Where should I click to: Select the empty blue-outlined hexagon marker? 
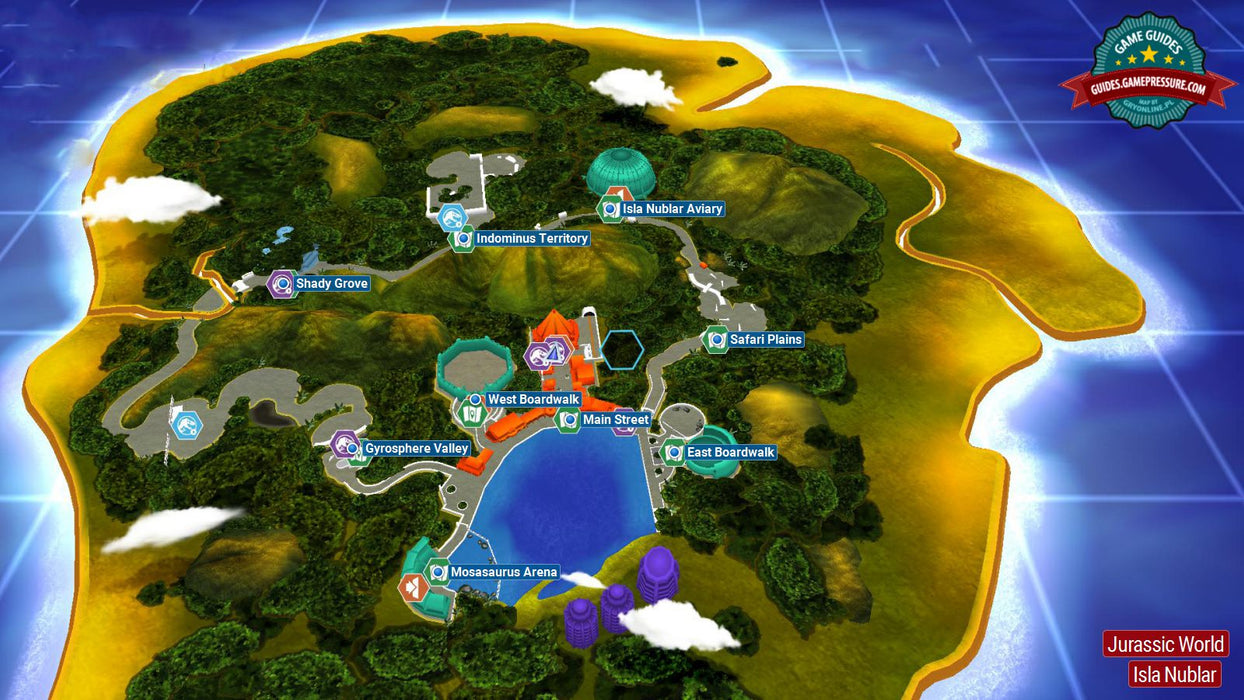pyautogui.click(x=622, y=349)
